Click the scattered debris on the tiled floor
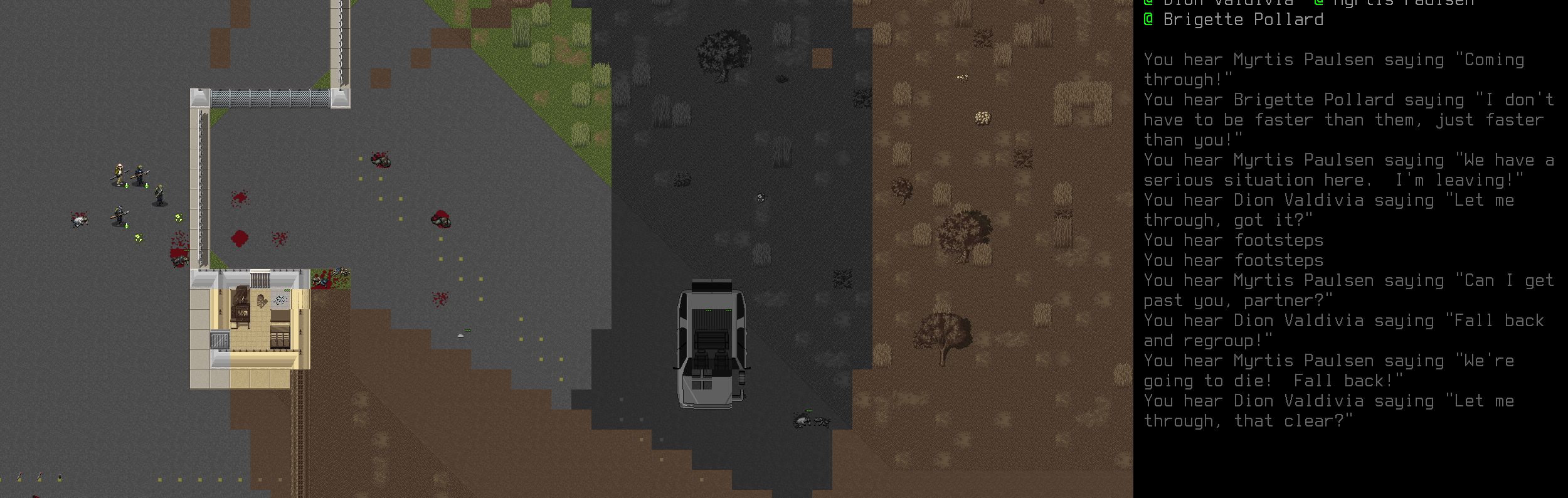The width and height of the screenshot is (1568, 498). click(x=280, y=299)
